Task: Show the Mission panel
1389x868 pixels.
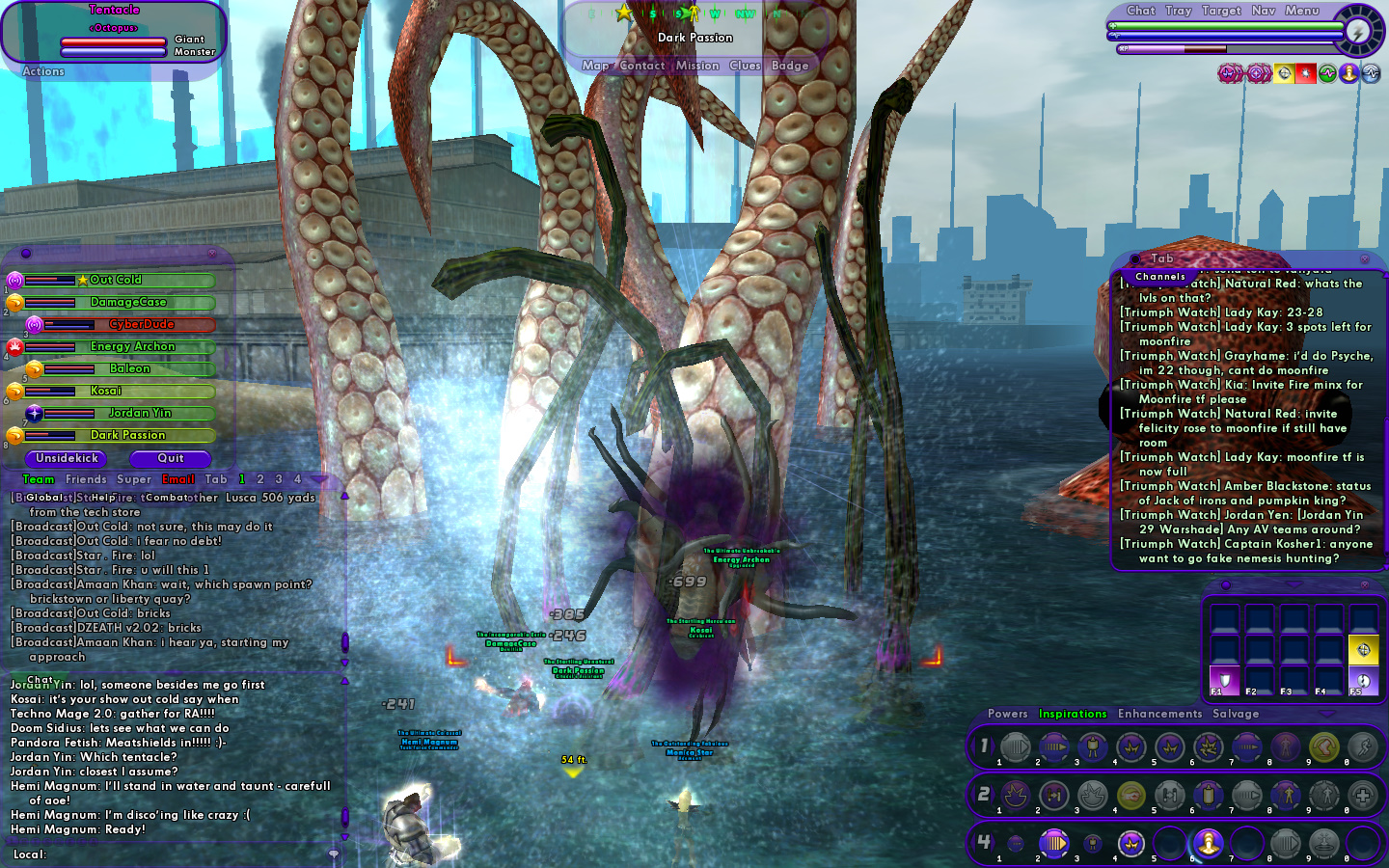Action: tap(697, 66)
